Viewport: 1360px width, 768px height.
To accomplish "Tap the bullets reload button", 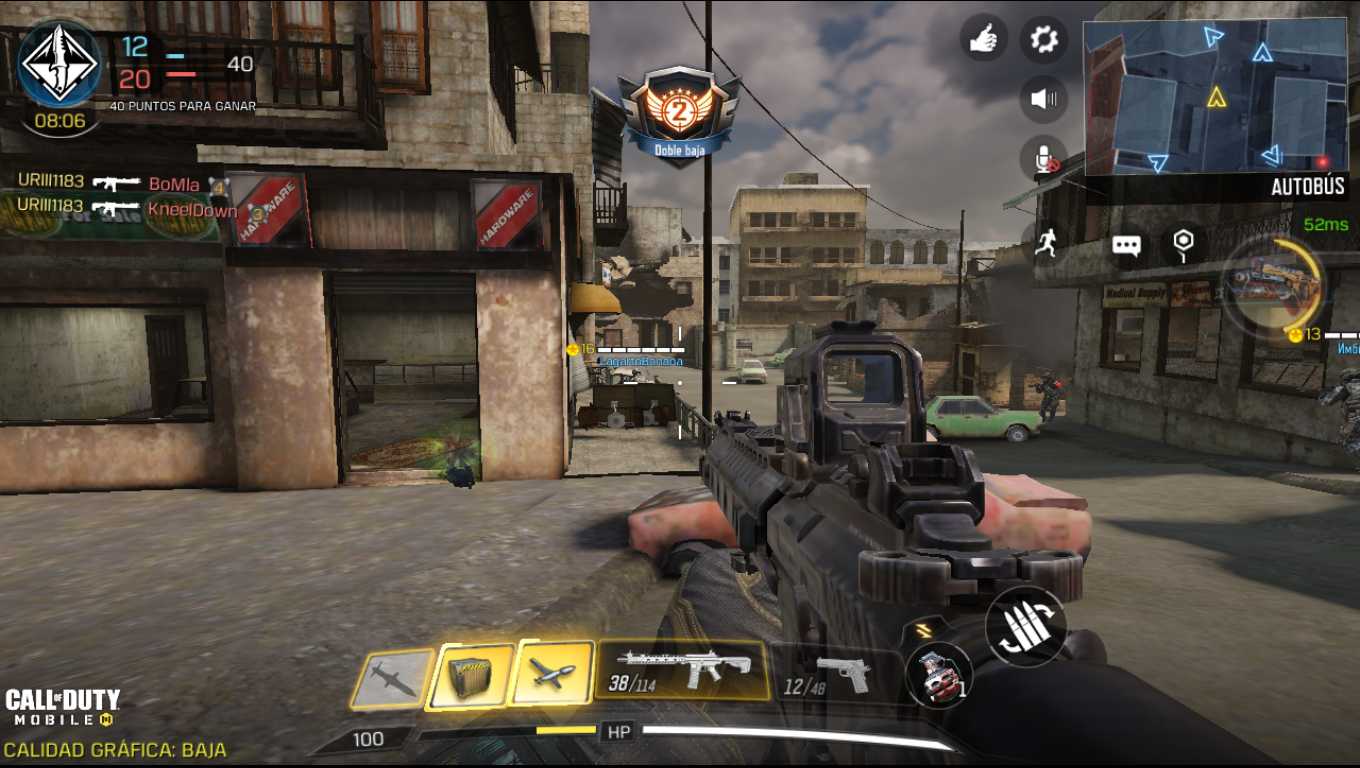I will (x=1025, y=627).
